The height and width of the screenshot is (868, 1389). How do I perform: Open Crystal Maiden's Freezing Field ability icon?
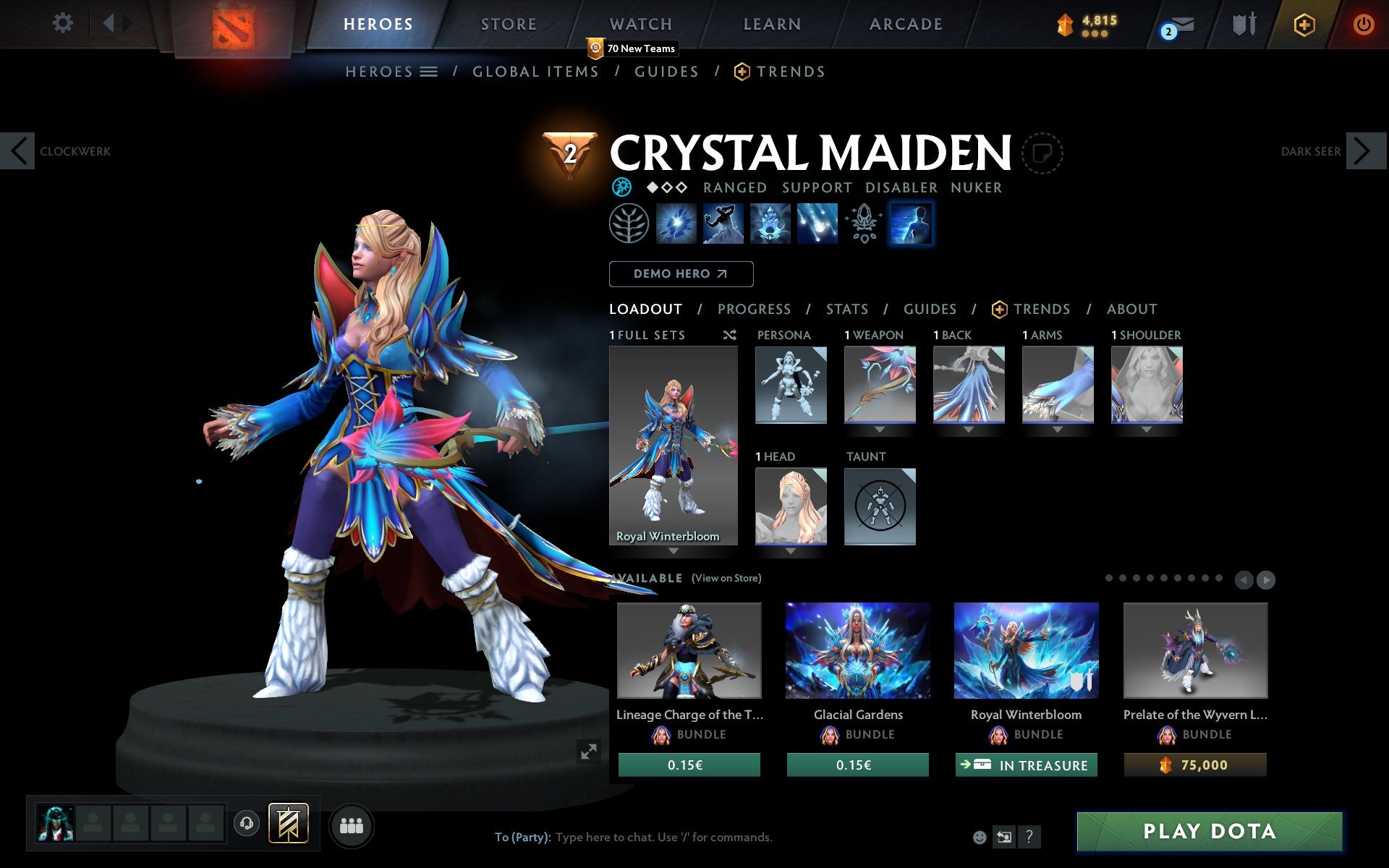click(x=817, y=223)
